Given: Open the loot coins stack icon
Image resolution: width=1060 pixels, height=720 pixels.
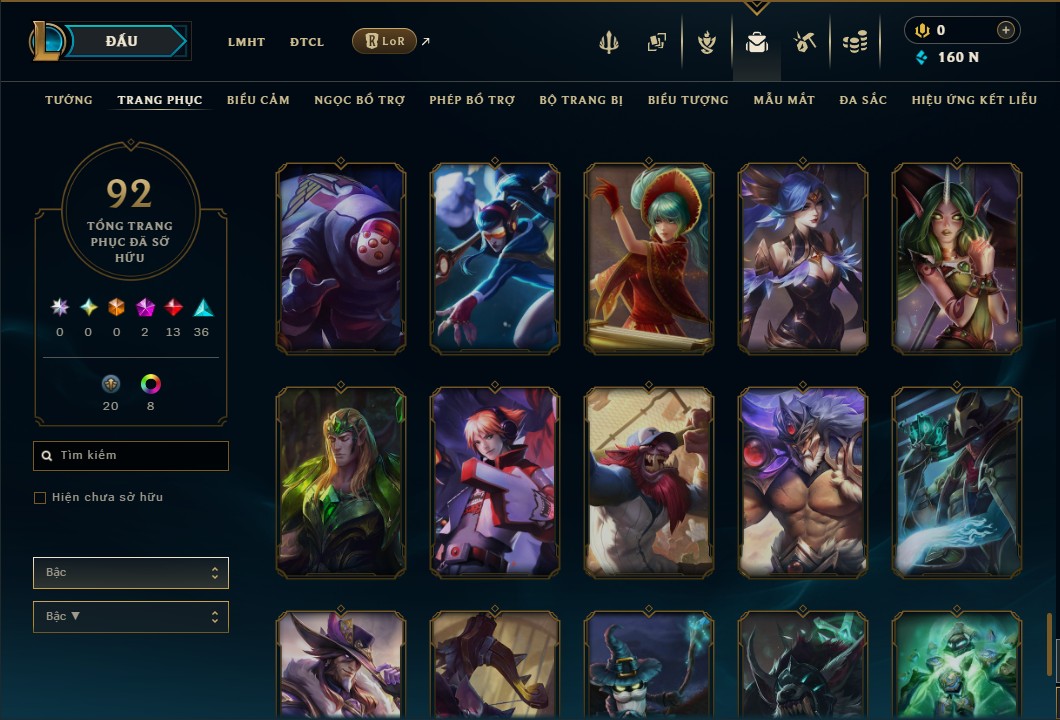Looking at the screenshot, I should [x=854, y=42].
